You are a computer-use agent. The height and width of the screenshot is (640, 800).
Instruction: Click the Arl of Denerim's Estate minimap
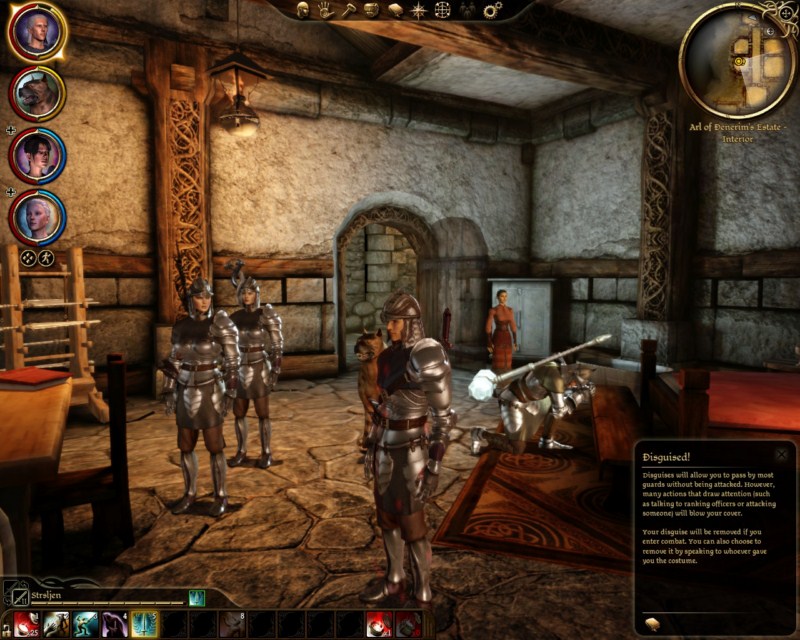738,60
